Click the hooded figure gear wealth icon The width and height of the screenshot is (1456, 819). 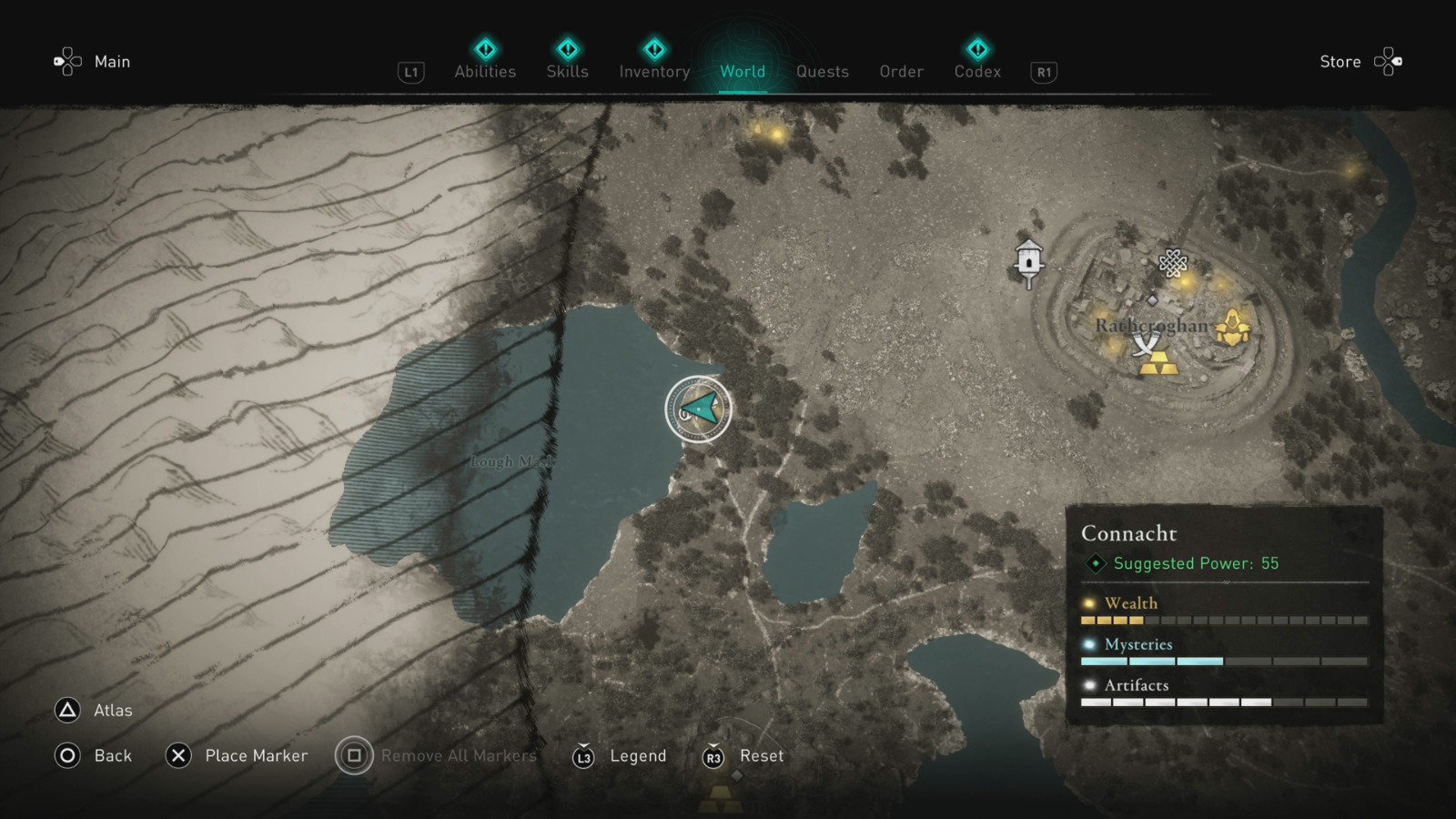1233,328
